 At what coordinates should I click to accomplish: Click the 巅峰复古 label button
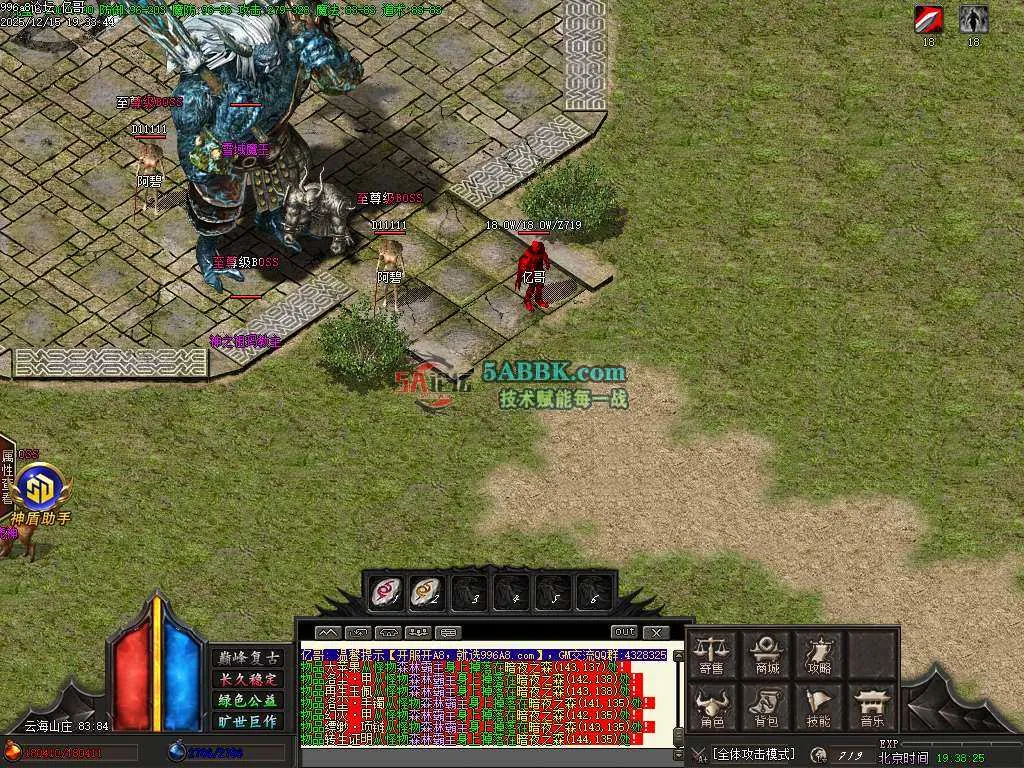[249, 658]
